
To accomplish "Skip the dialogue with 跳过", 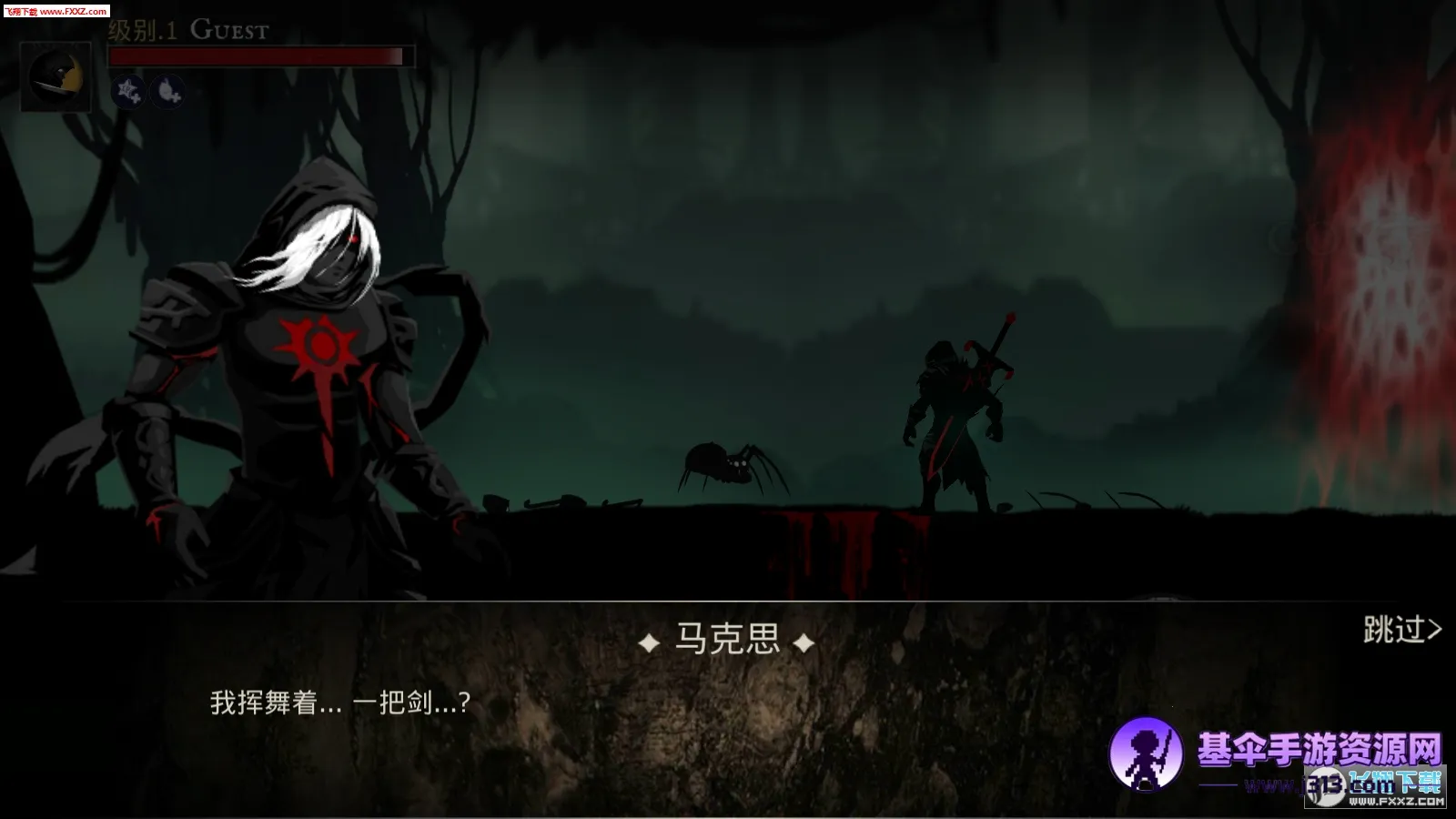I will coord(1401,630).
